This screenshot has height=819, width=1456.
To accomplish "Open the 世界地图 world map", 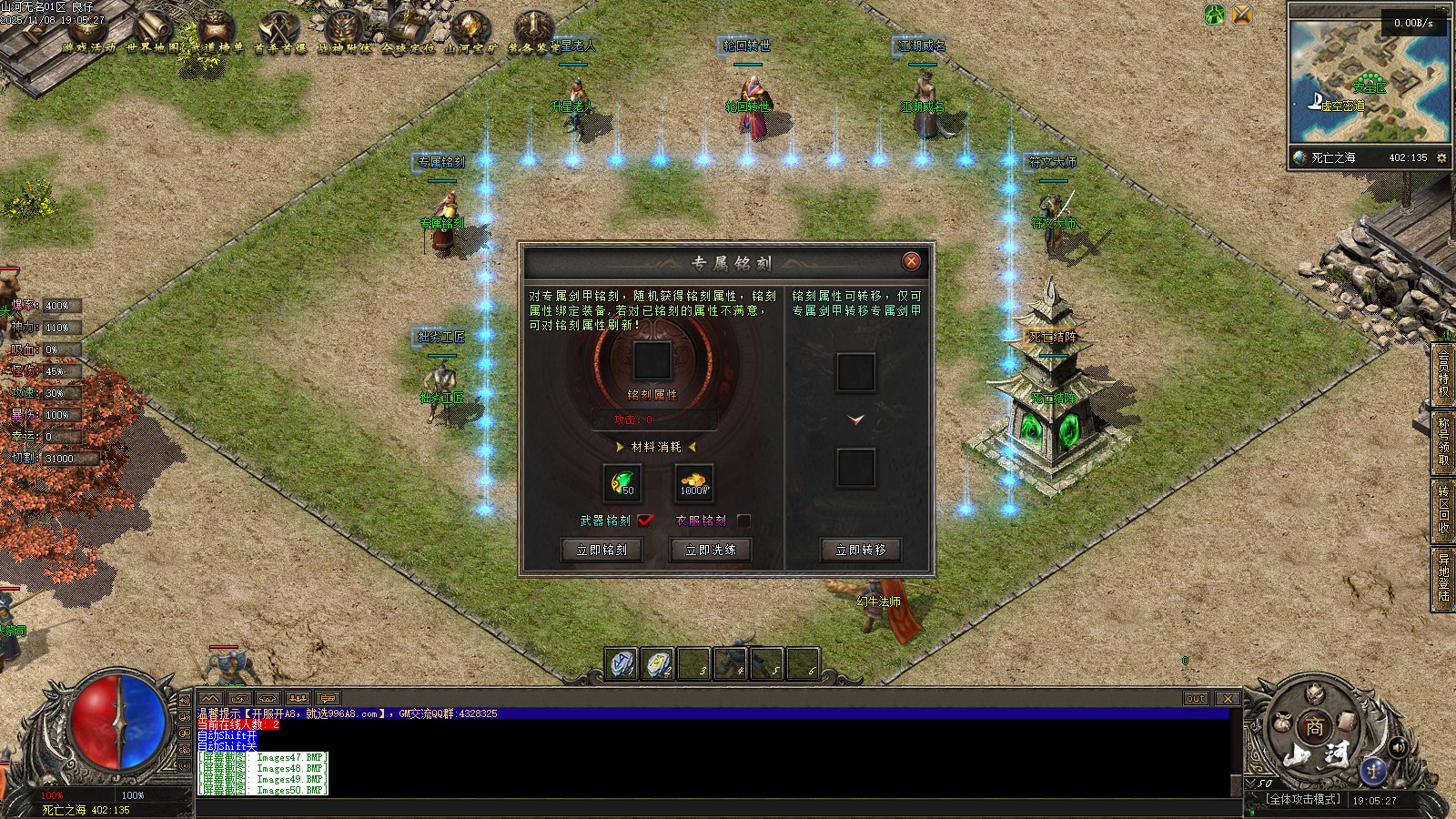I will 152,31.
